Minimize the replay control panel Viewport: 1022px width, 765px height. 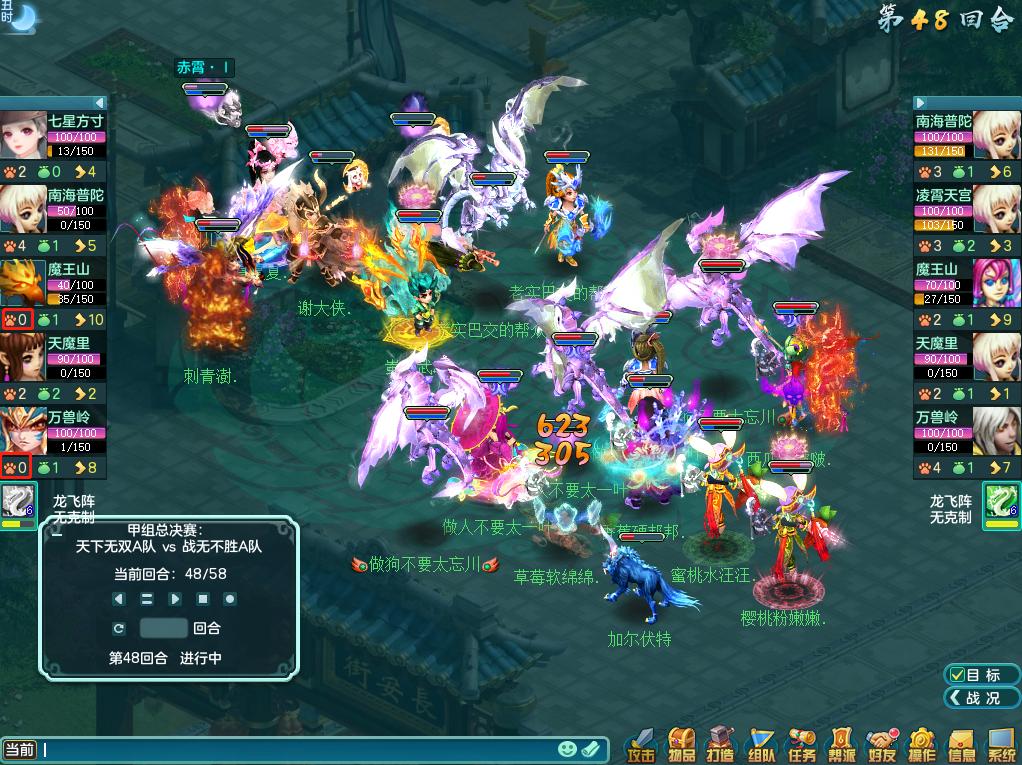57,535
